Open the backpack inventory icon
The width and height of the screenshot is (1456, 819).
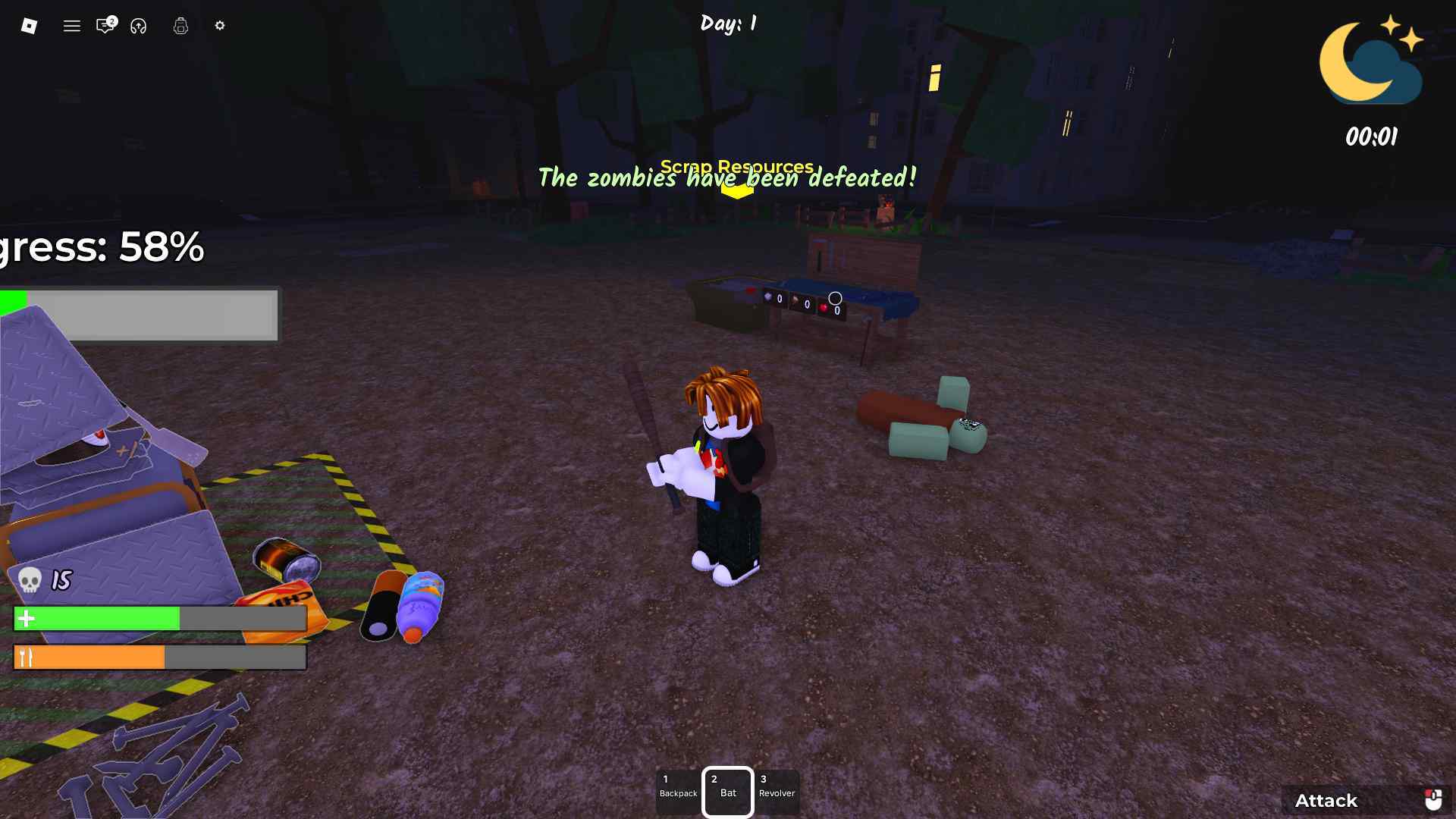[x=180, y=26]
